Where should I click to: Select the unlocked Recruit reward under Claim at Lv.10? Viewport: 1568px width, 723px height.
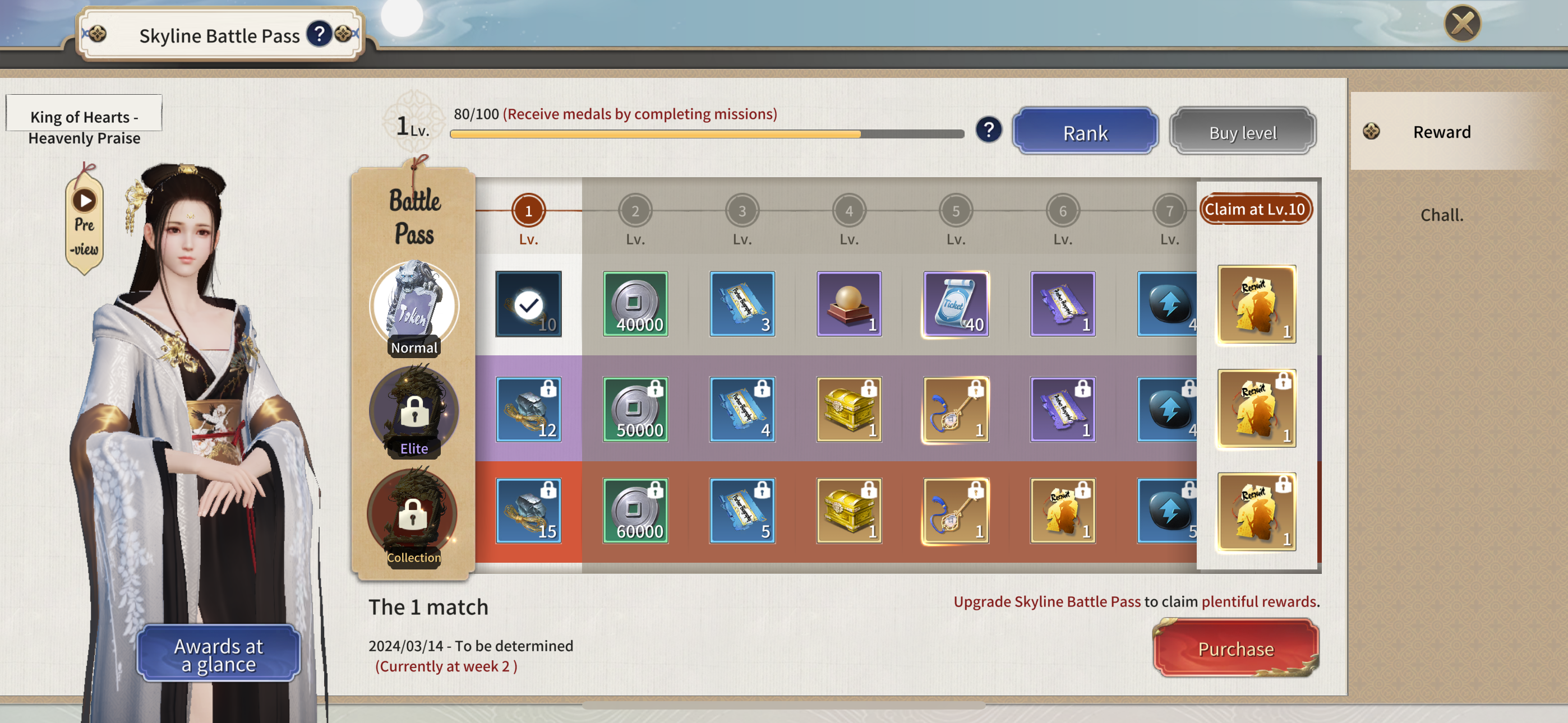(x=1257, y=304)
